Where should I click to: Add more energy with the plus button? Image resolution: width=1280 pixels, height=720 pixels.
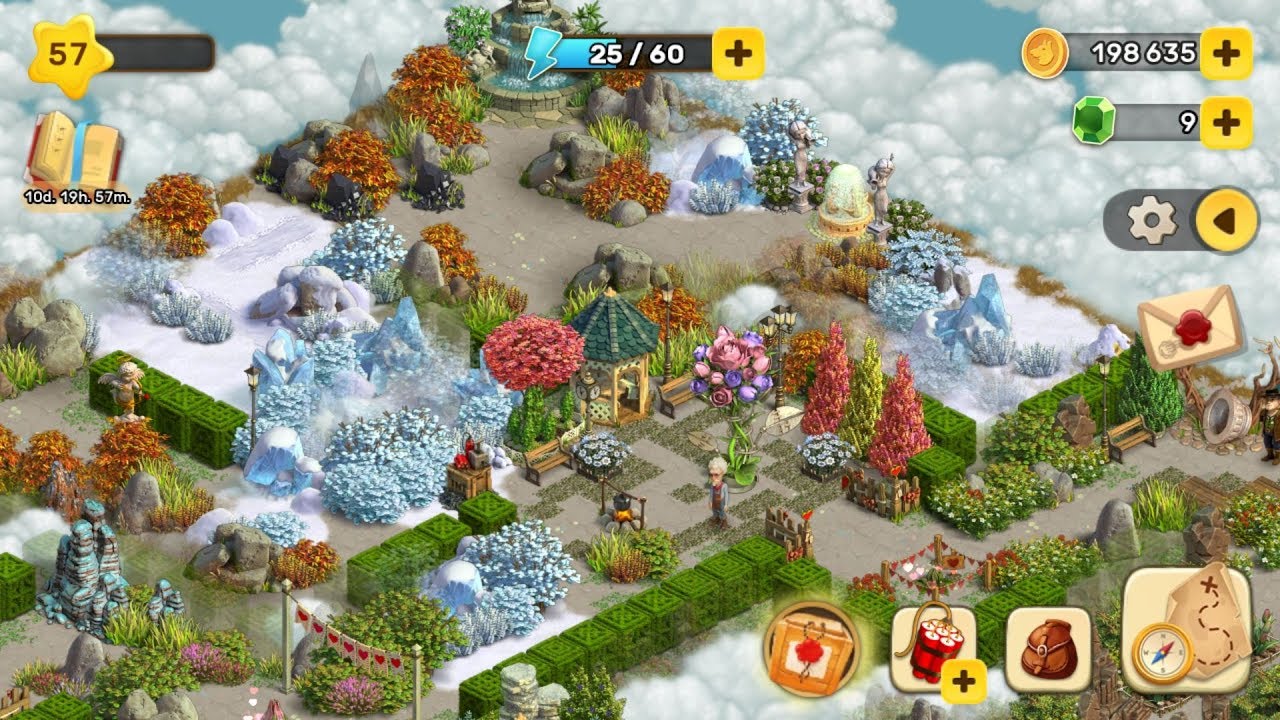(738, 53)
